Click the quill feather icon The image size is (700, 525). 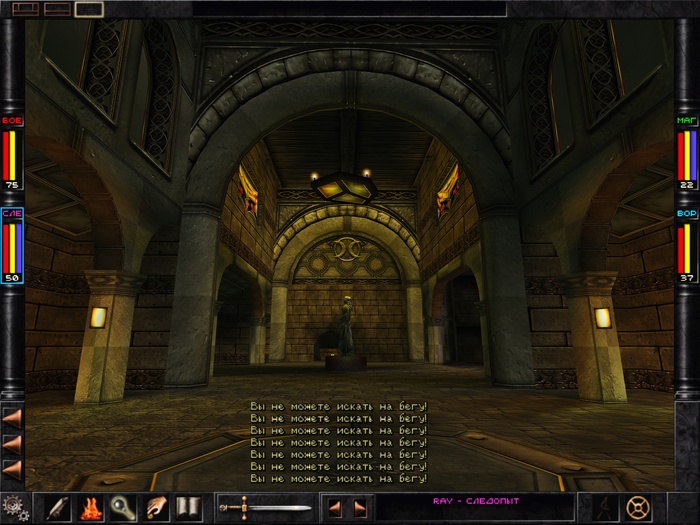click(56, 508)
